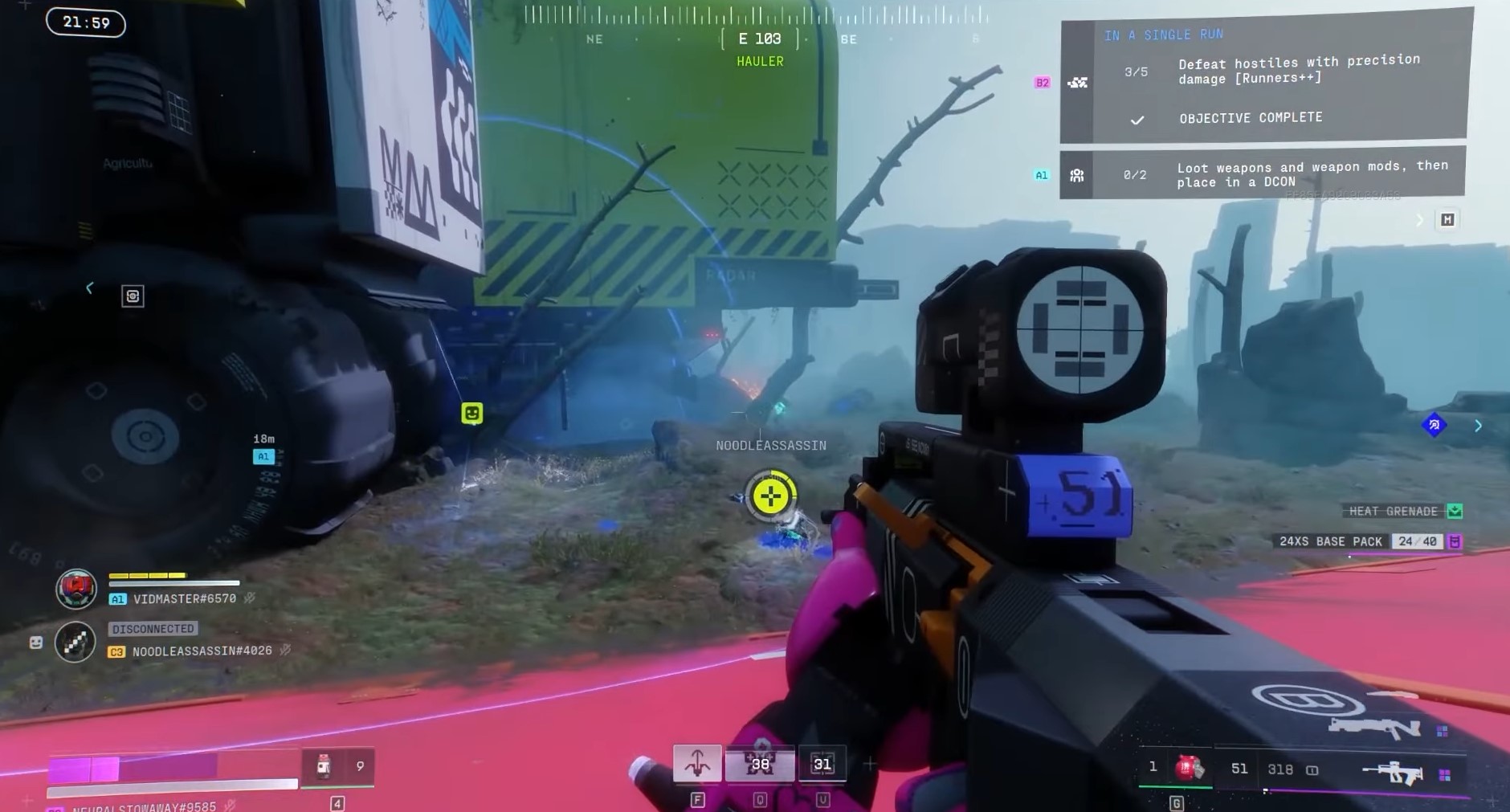Click the camera capture icon on the left edge

click(132, 296)
